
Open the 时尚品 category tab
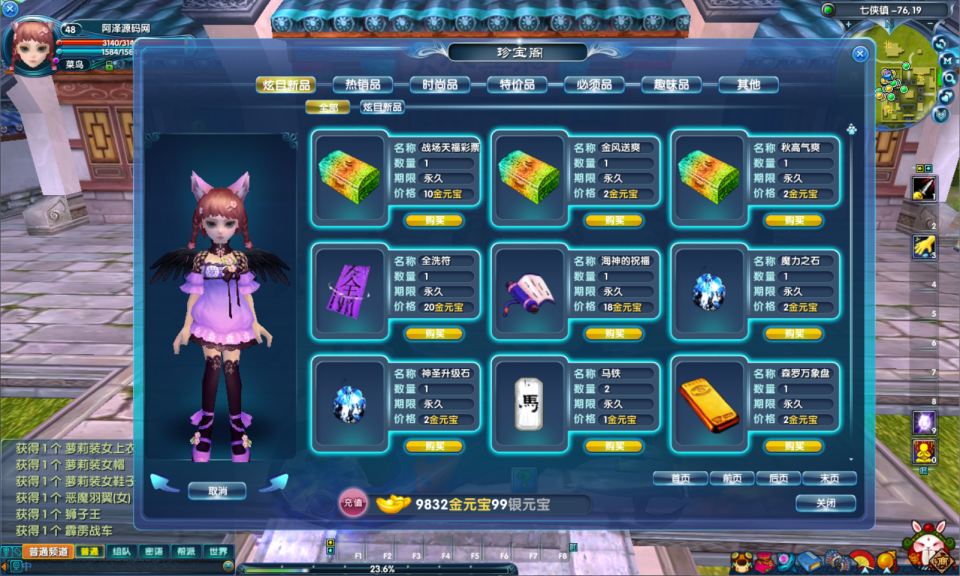[439, 85]
